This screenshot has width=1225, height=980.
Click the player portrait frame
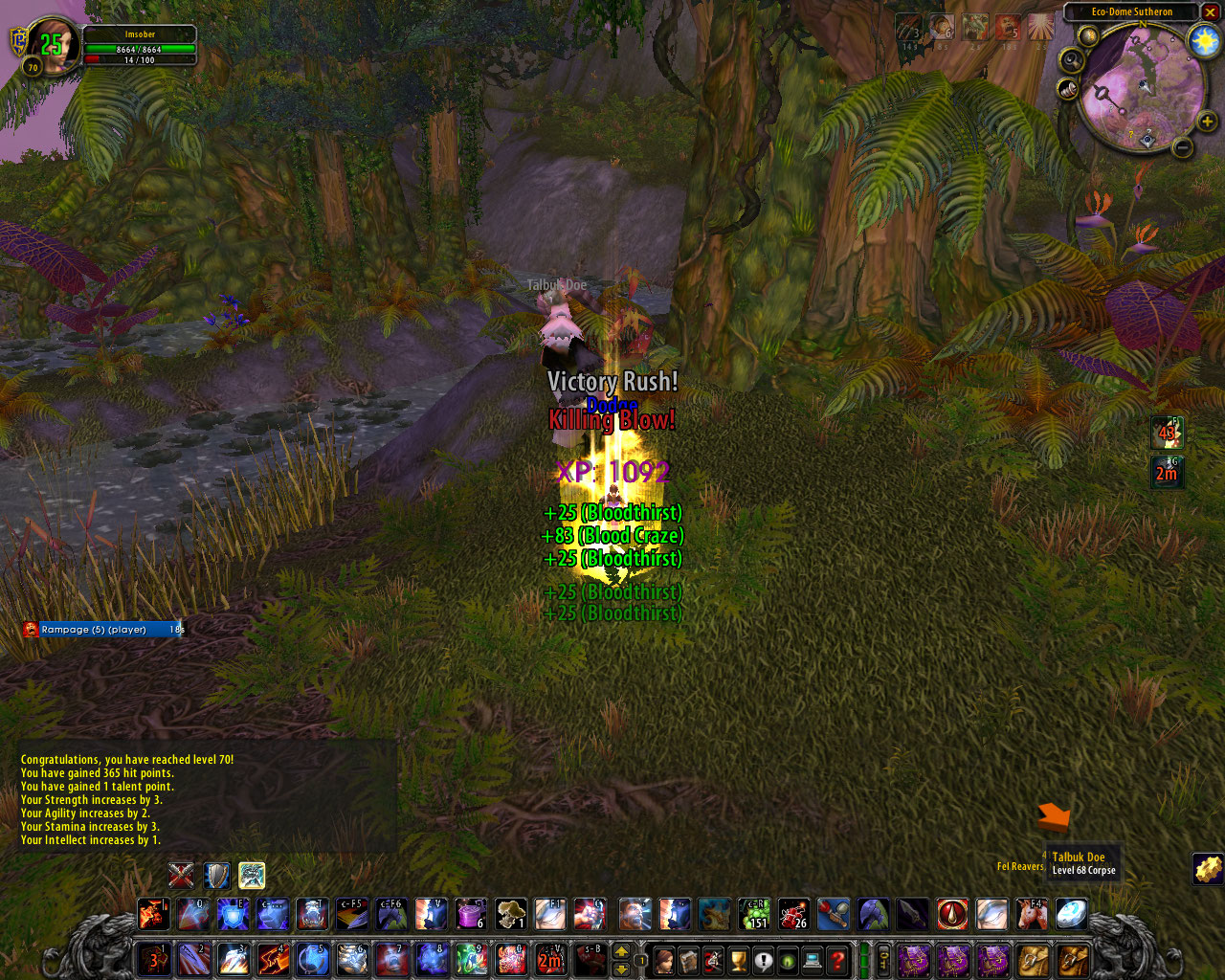[56, 44]
